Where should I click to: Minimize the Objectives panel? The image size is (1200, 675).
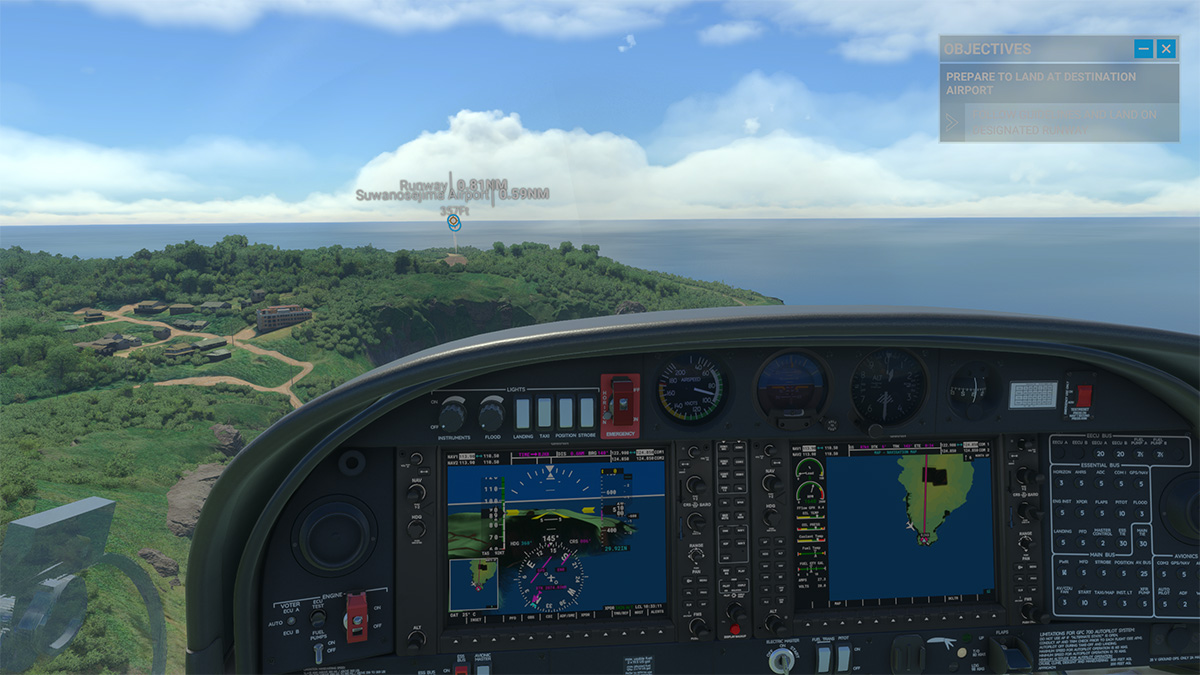[x=1143, y=48]
